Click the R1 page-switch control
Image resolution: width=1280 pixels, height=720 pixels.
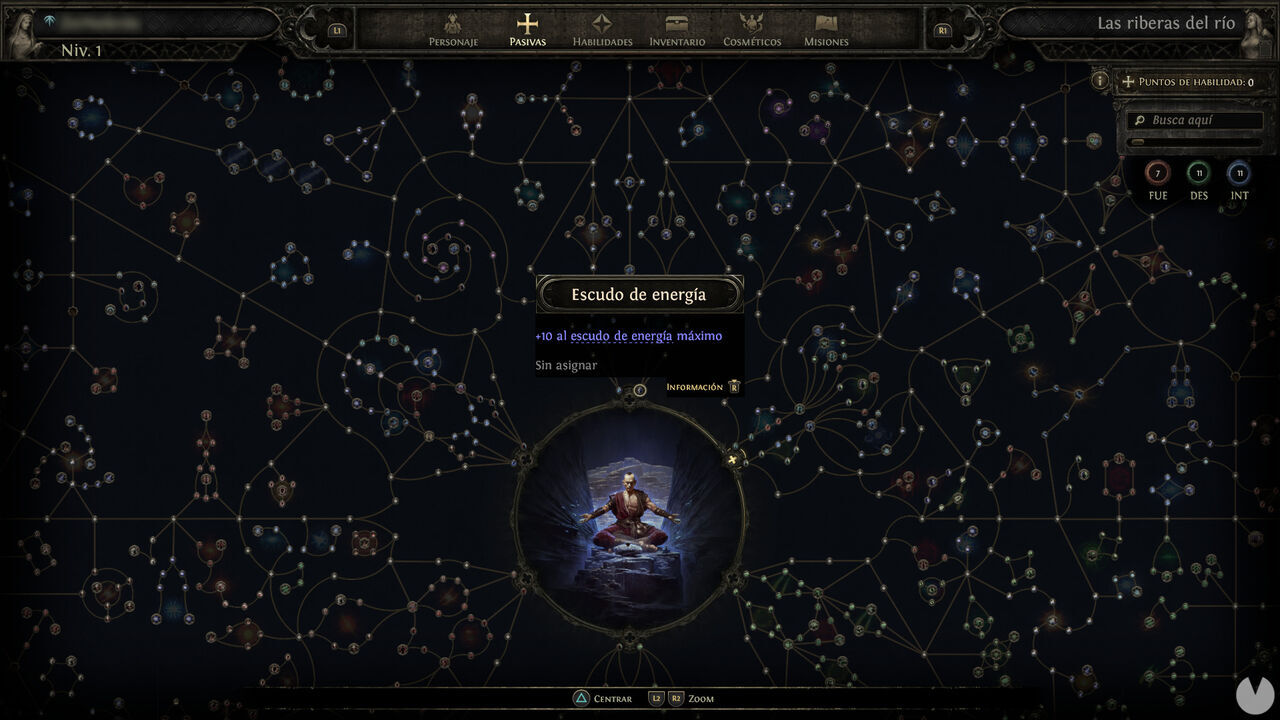click(x=941, y=29)
